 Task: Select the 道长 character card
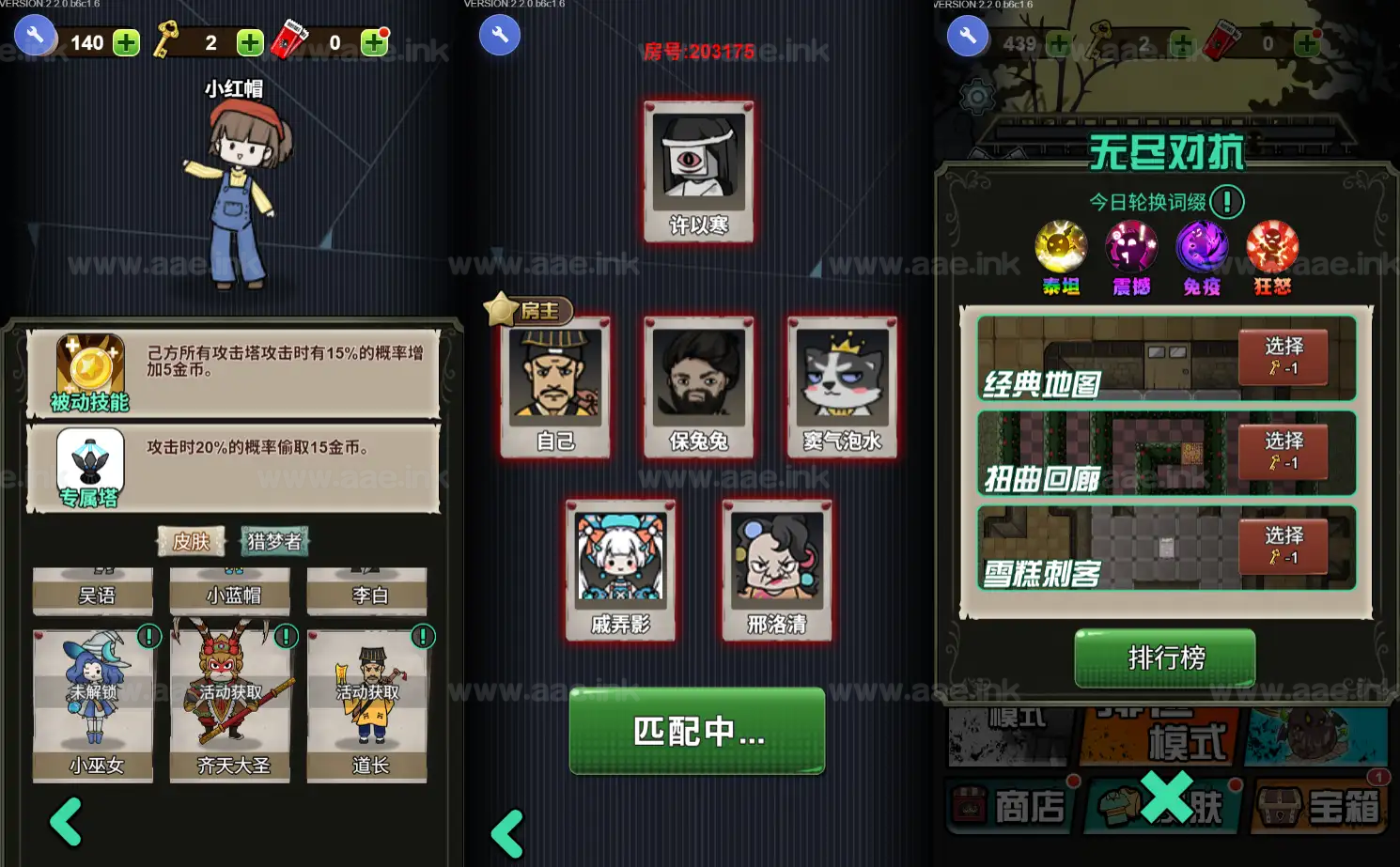click(x=367, y=704)
